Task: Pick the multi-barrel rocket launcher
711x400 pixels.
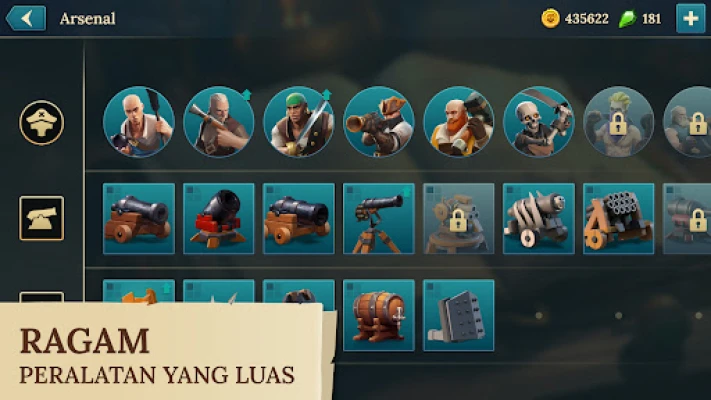Action: (x=618, y=218)
